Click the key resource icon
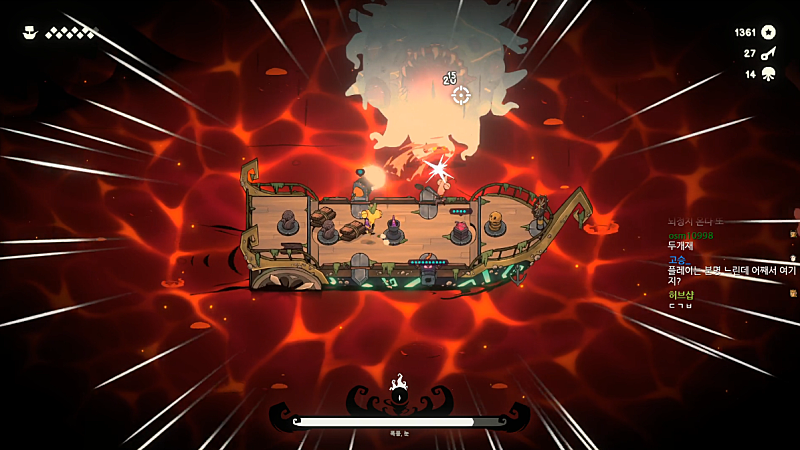The image size is (800, 450). pos(768,53)
